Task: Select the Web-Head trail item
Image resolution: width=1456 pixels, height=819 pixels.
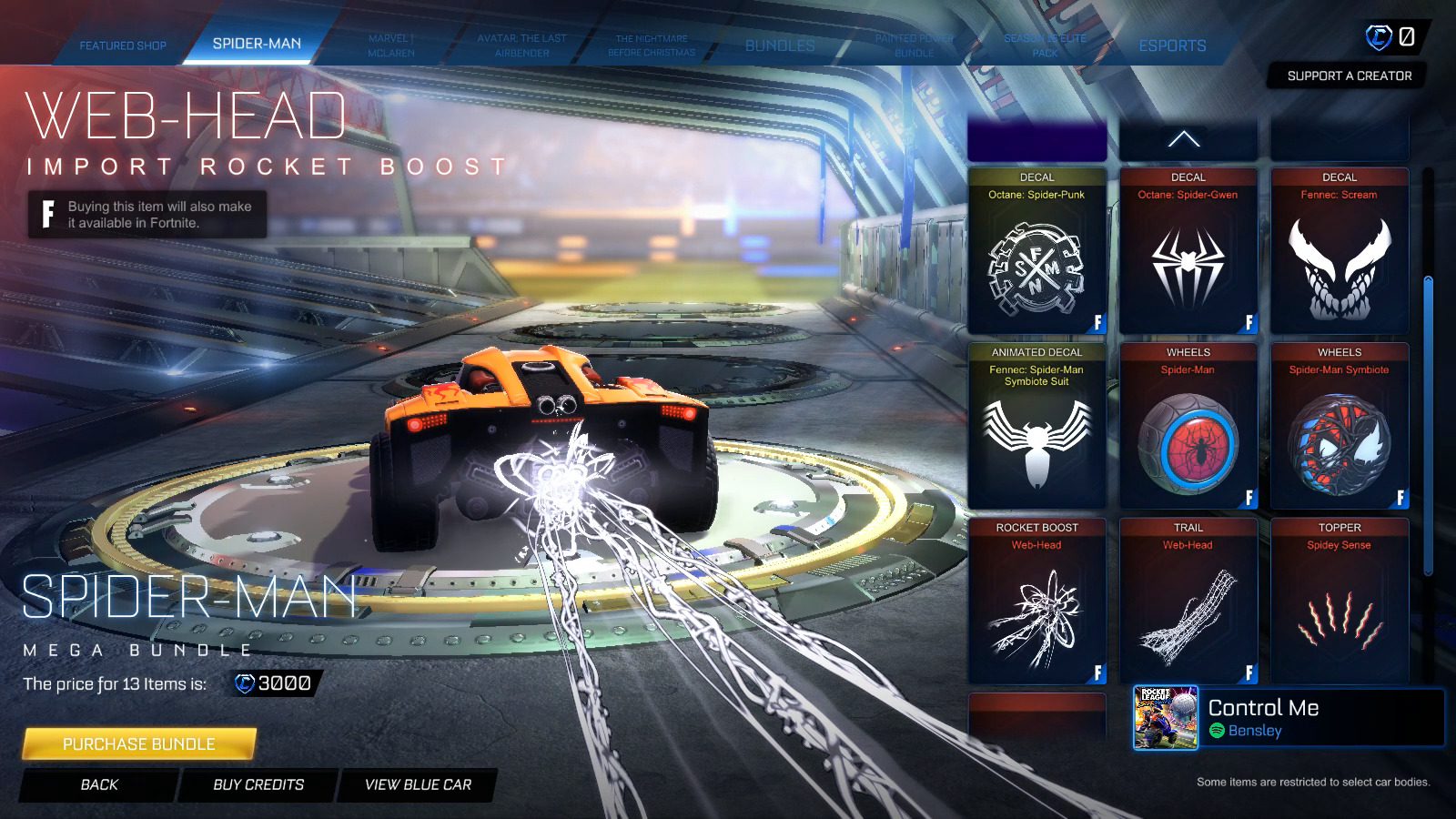Action: (x=1188, y=602)
